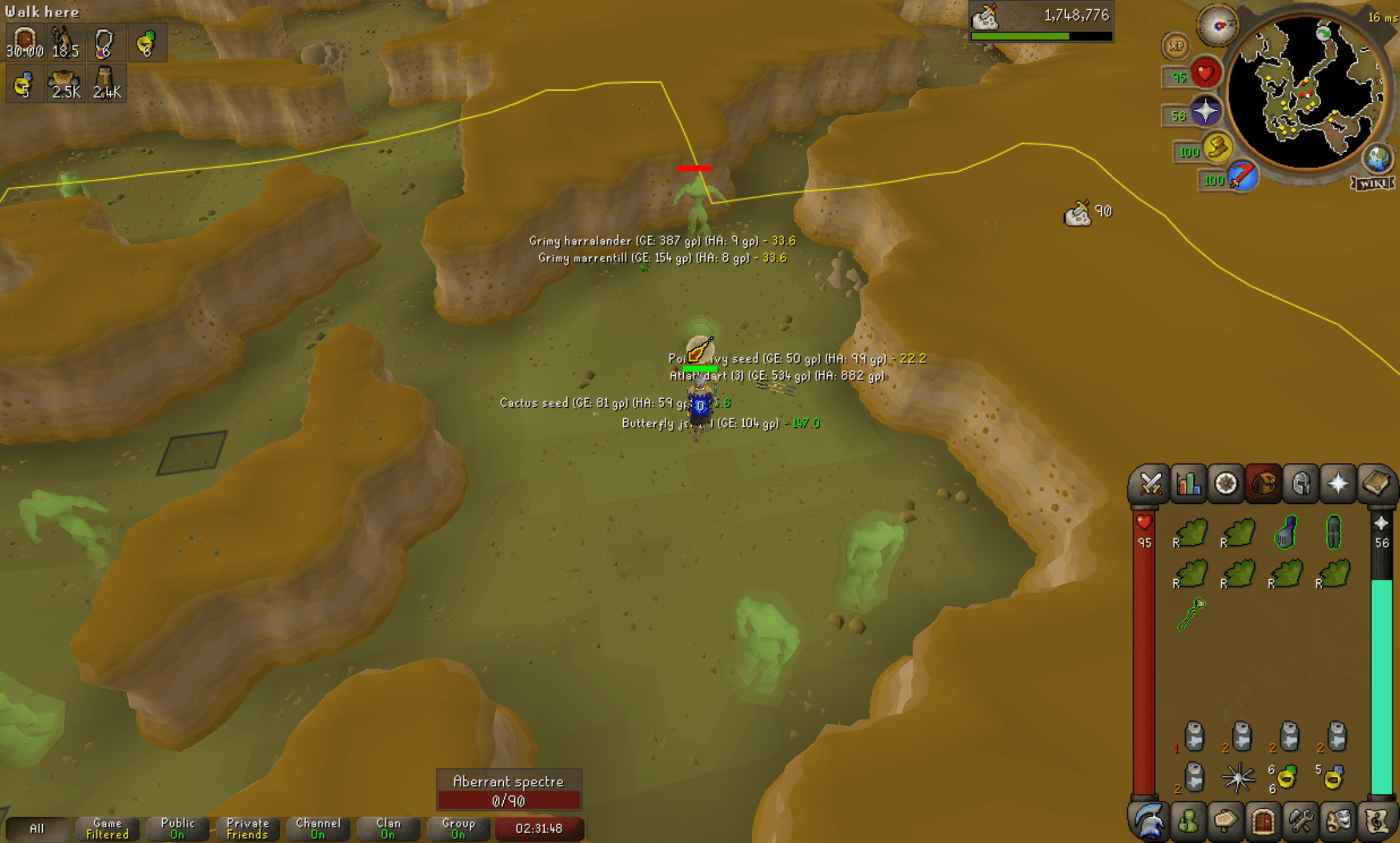Switch to the Game chat tab
The width and height of the screenshot is (1400, 843).
(x=107, y=828)
